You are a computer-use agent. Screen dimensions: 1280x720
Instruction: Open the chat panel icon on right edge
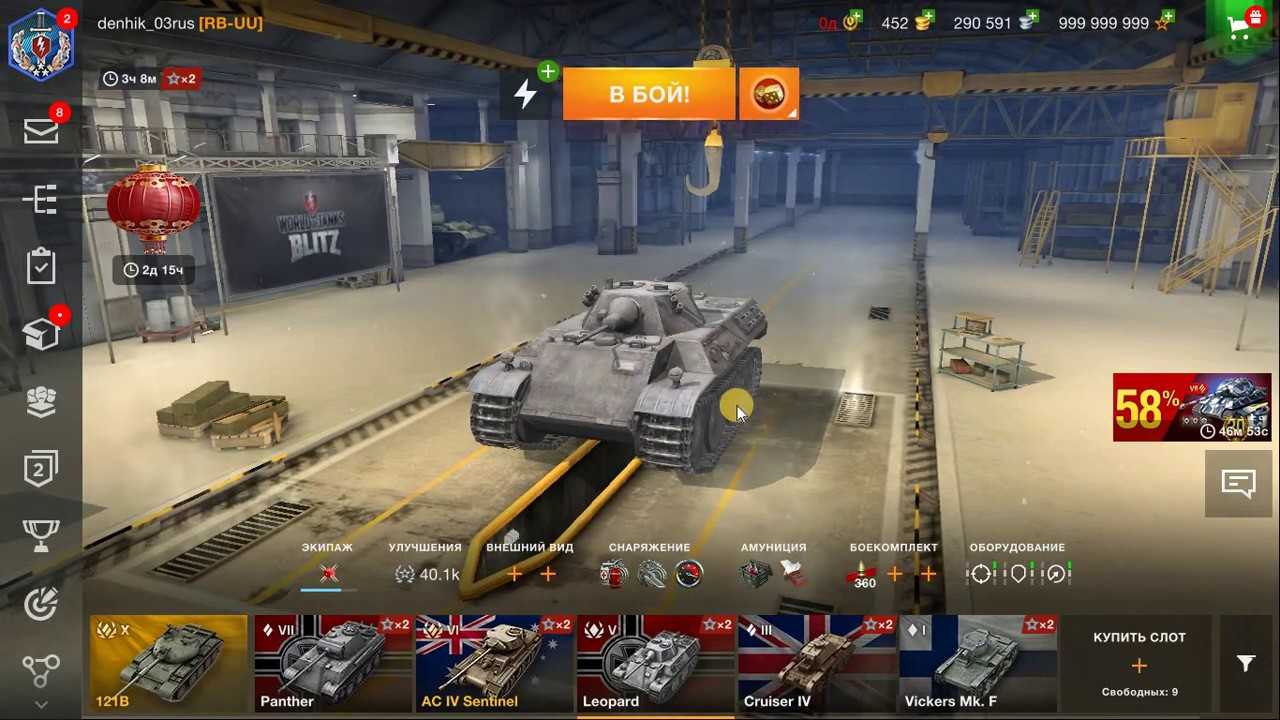(1238, 483)
